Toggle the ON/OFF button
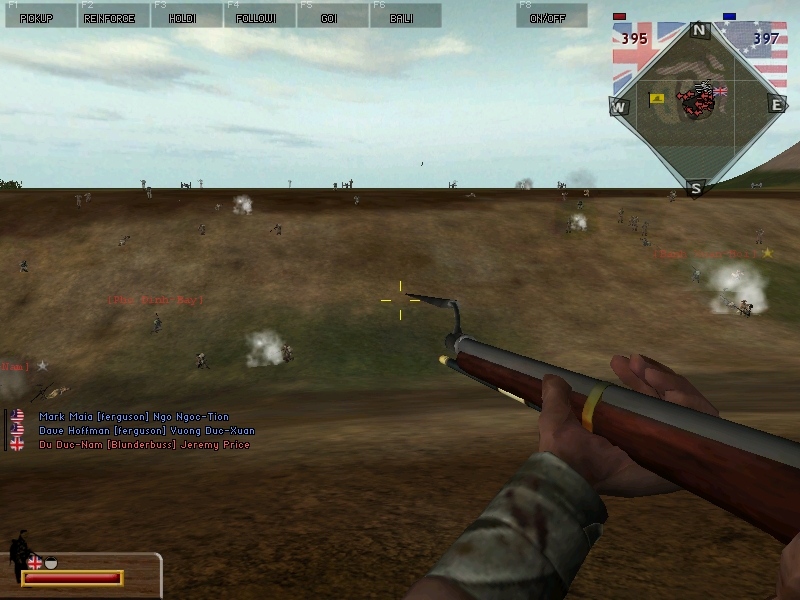The width and height of the screenshot is (800, 600). (551, 16)
